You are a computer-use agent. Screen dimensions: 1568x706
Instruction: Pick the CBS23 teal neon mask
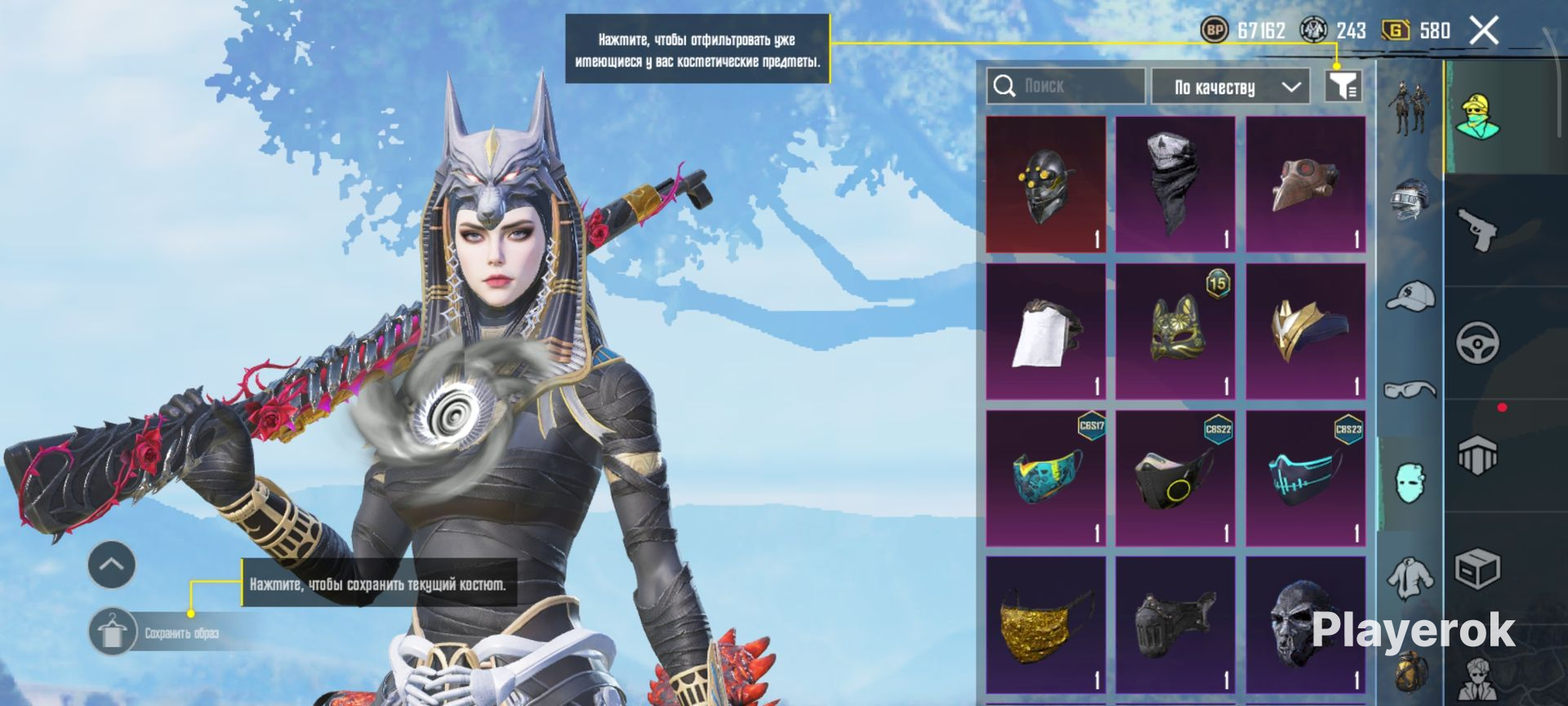click(1305, 479)
